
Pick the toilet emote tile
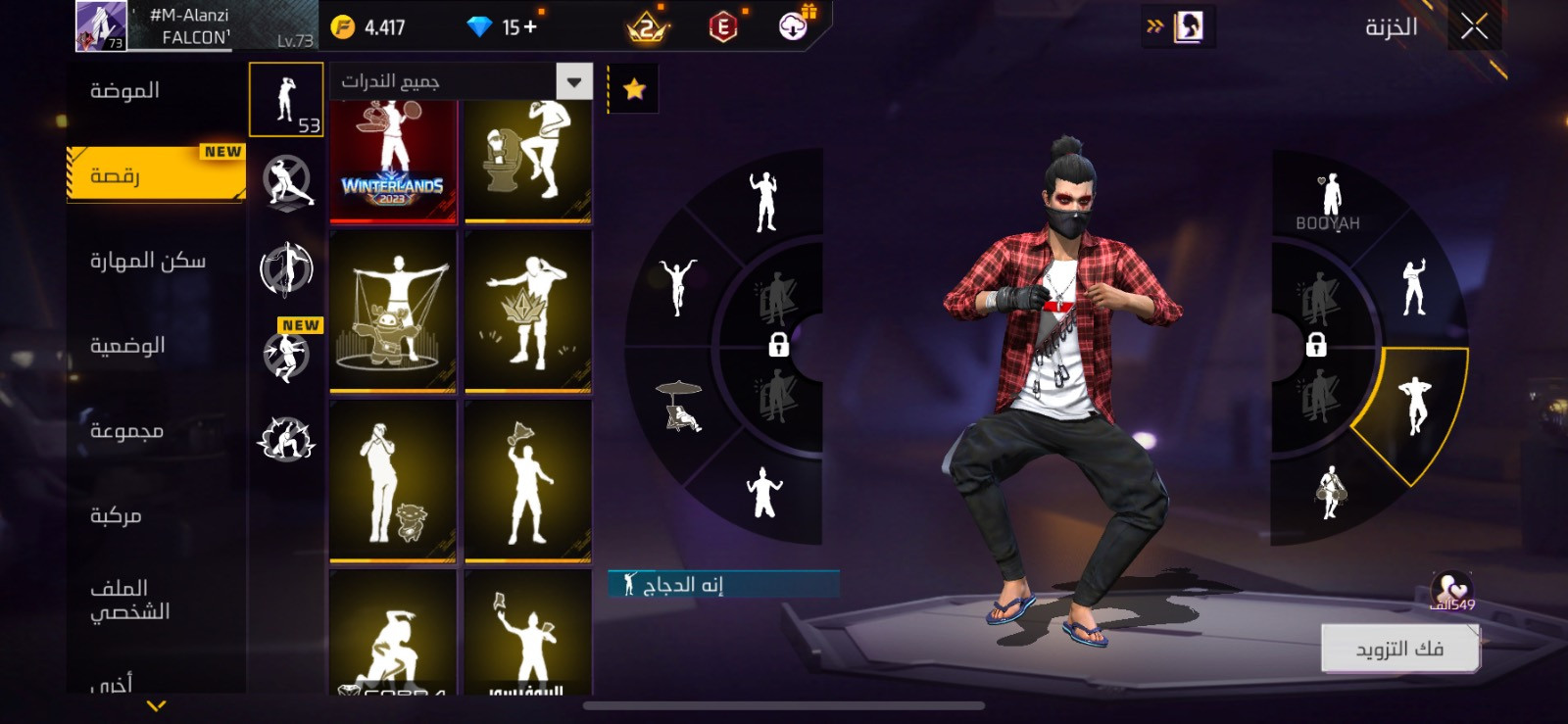(528, 161)
